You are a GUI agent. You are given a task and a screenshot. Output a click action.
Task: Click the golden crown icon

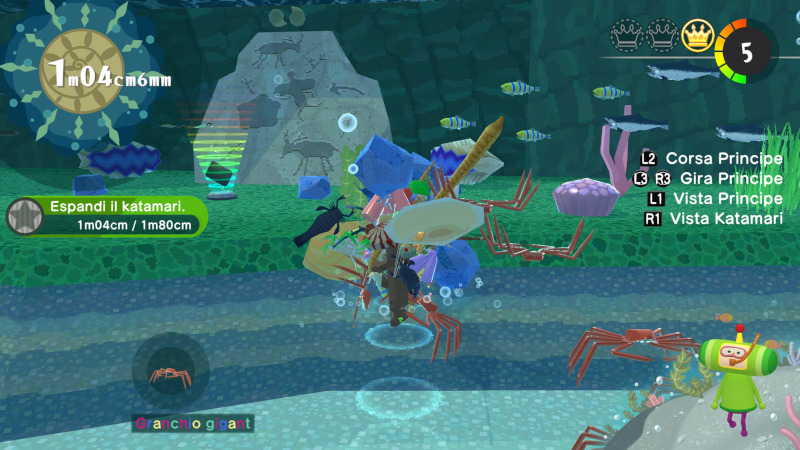point(697,38)
